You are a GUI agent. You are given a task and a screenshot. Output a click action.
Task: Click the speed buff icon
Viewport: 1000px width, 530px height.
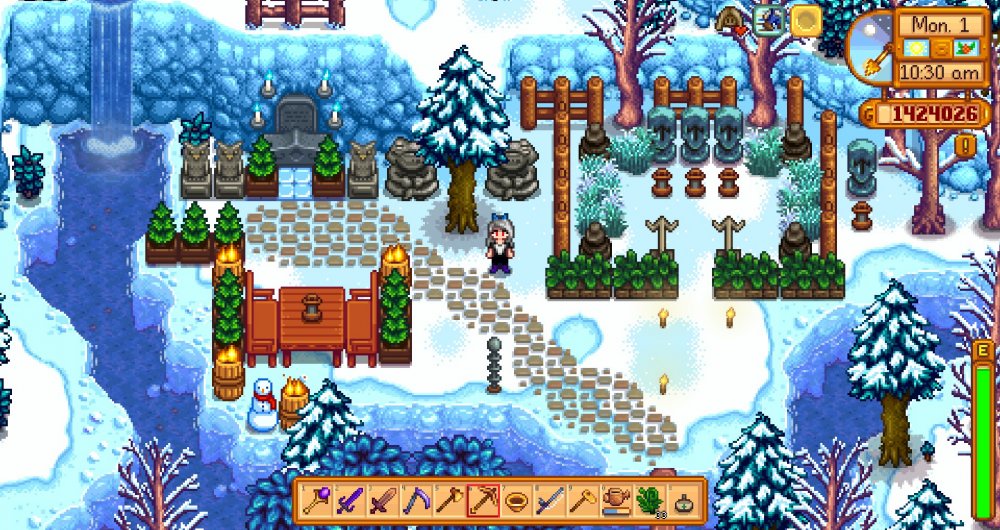[x=769, y=20]
